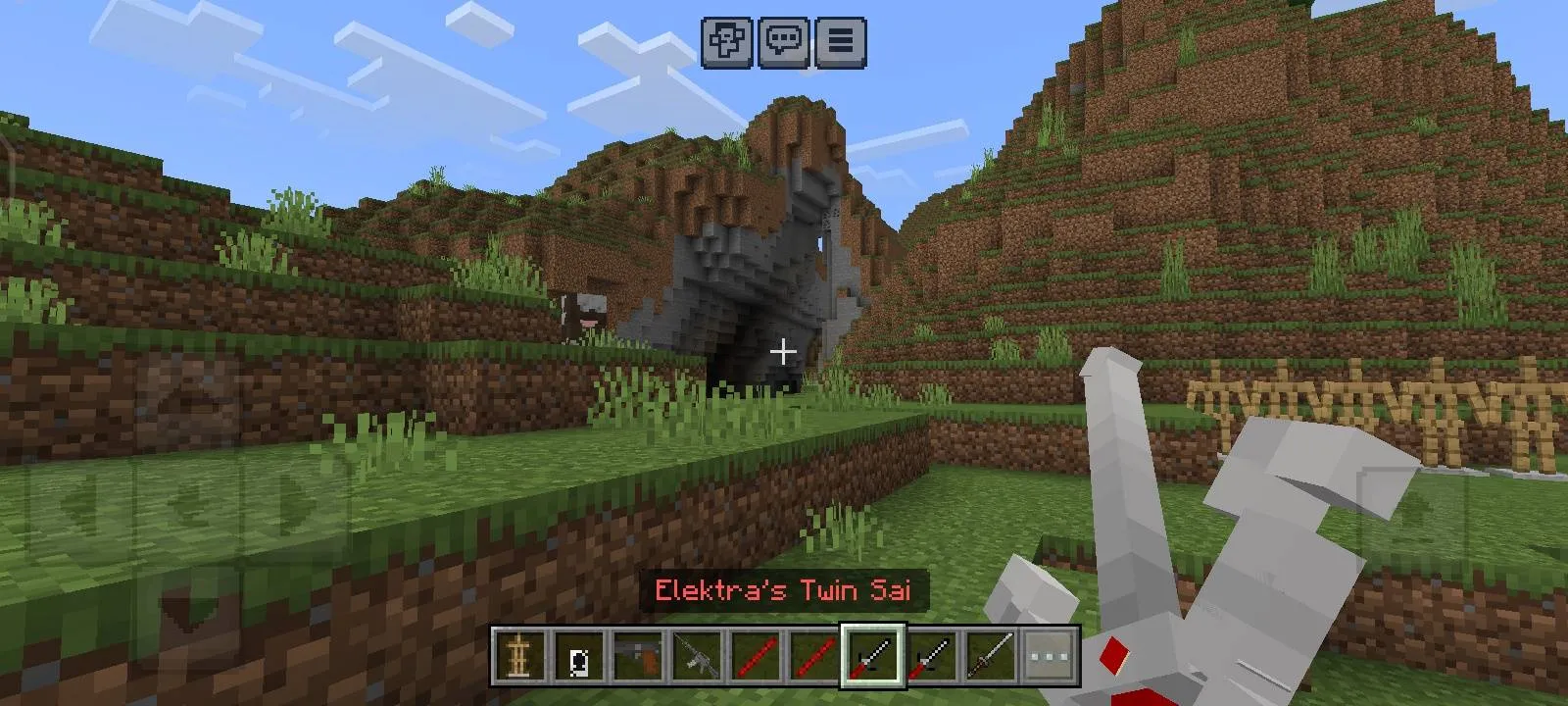Open inventory via the three-dot slot

coord(1049,654)
